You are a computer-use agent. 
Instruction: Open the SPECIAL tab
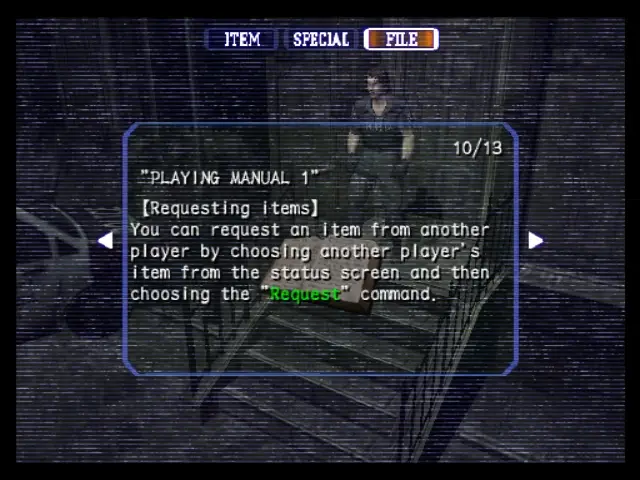point(320,40)
